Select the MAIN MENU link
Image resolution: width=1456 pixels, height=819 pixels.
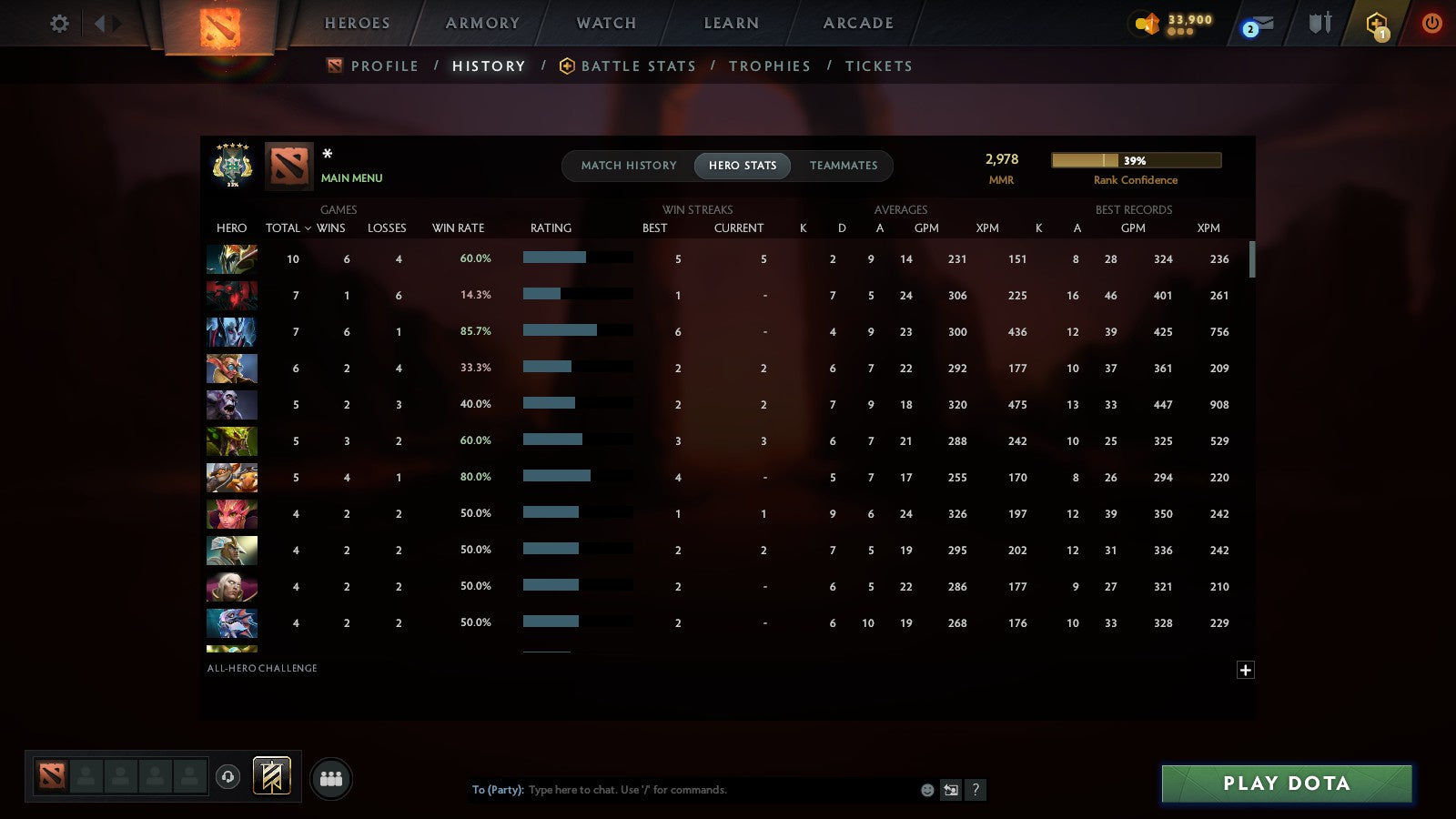tap(352, 178)
